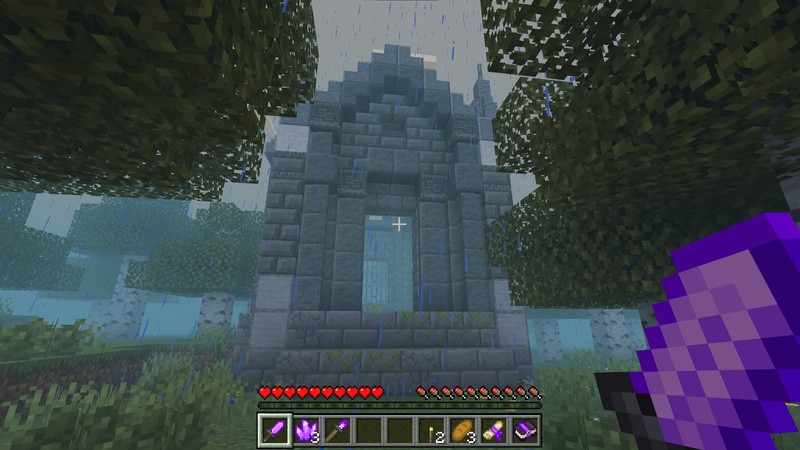Select the purple sword hotbar slot
Viewport: 800px width, 450px height.
[x=275, y=431]
